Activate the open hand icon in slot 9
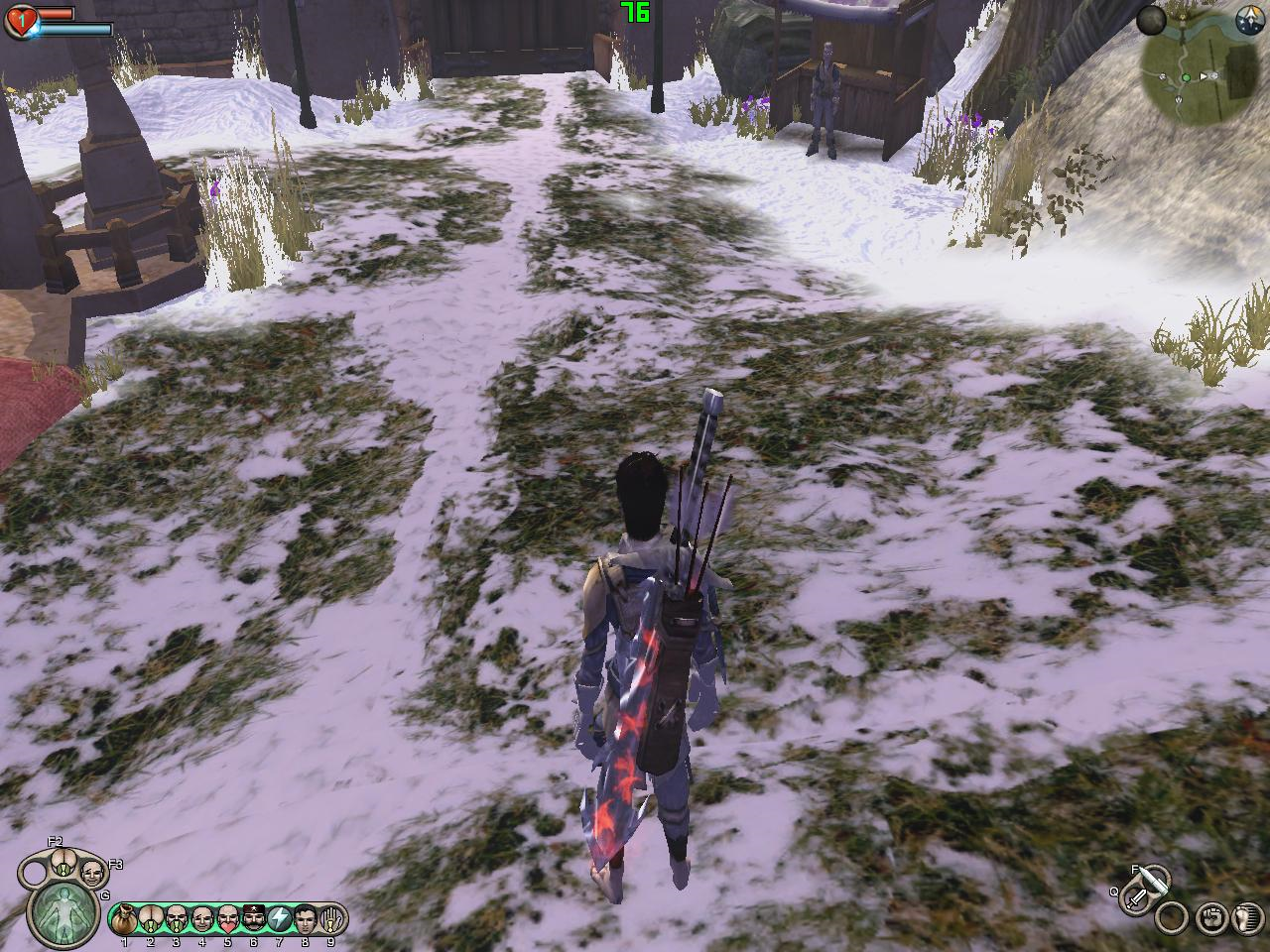This screenshot has height=952, width=1270. click(x=330, y=917)
